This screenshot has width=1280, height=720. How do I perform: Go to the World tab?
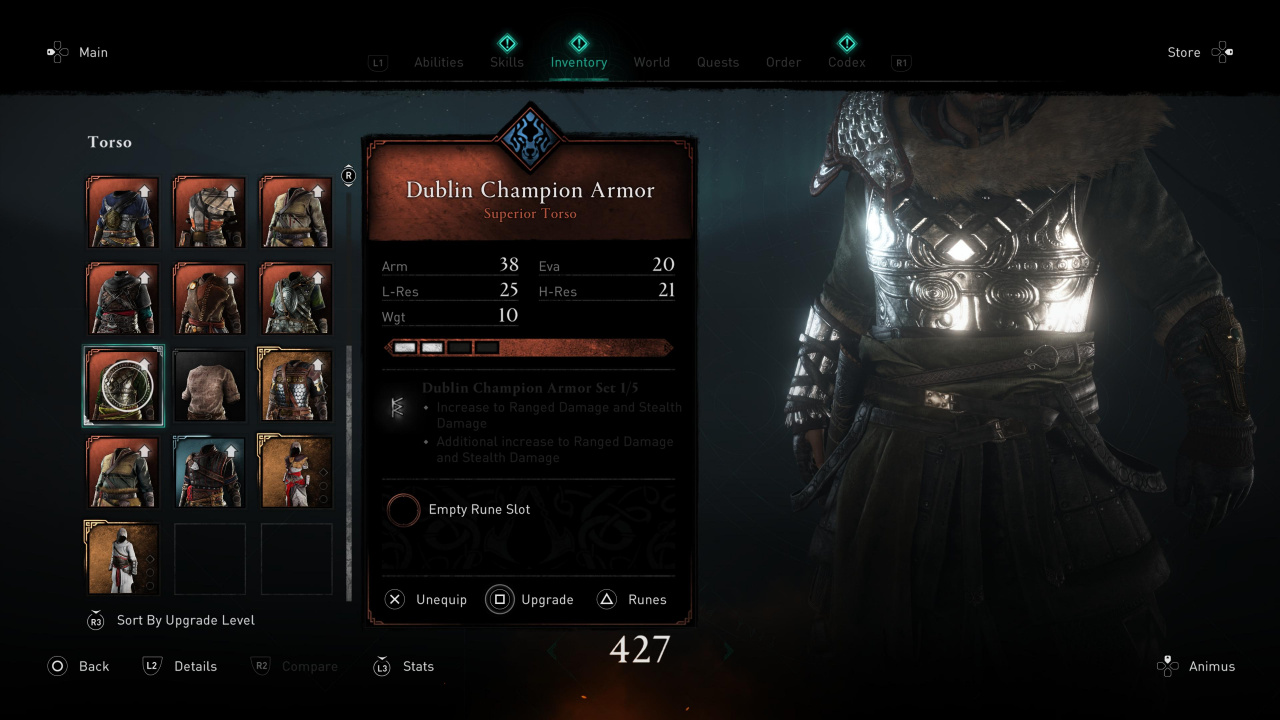pos(651,62)
